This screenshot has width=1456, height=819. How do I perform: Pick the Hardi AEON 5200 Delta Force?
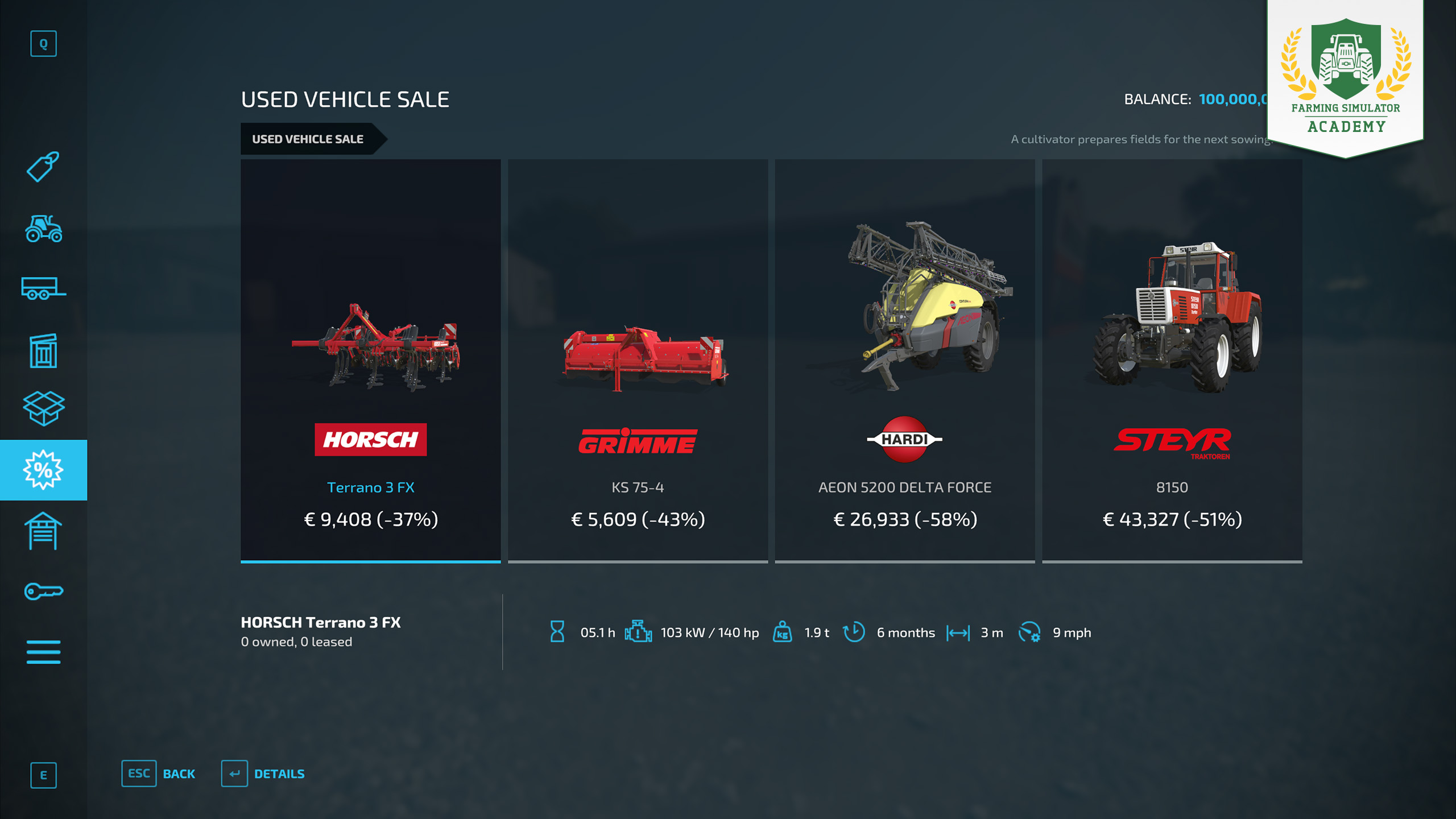point(904,361)
